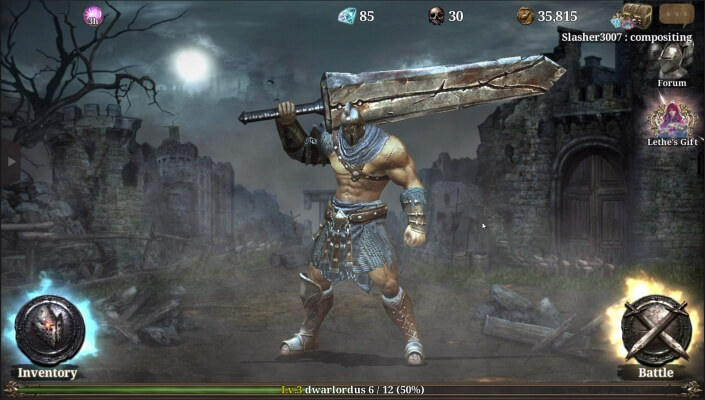
Task: Open the chat message from Slasher3007
Action: (x=625, y=37)
